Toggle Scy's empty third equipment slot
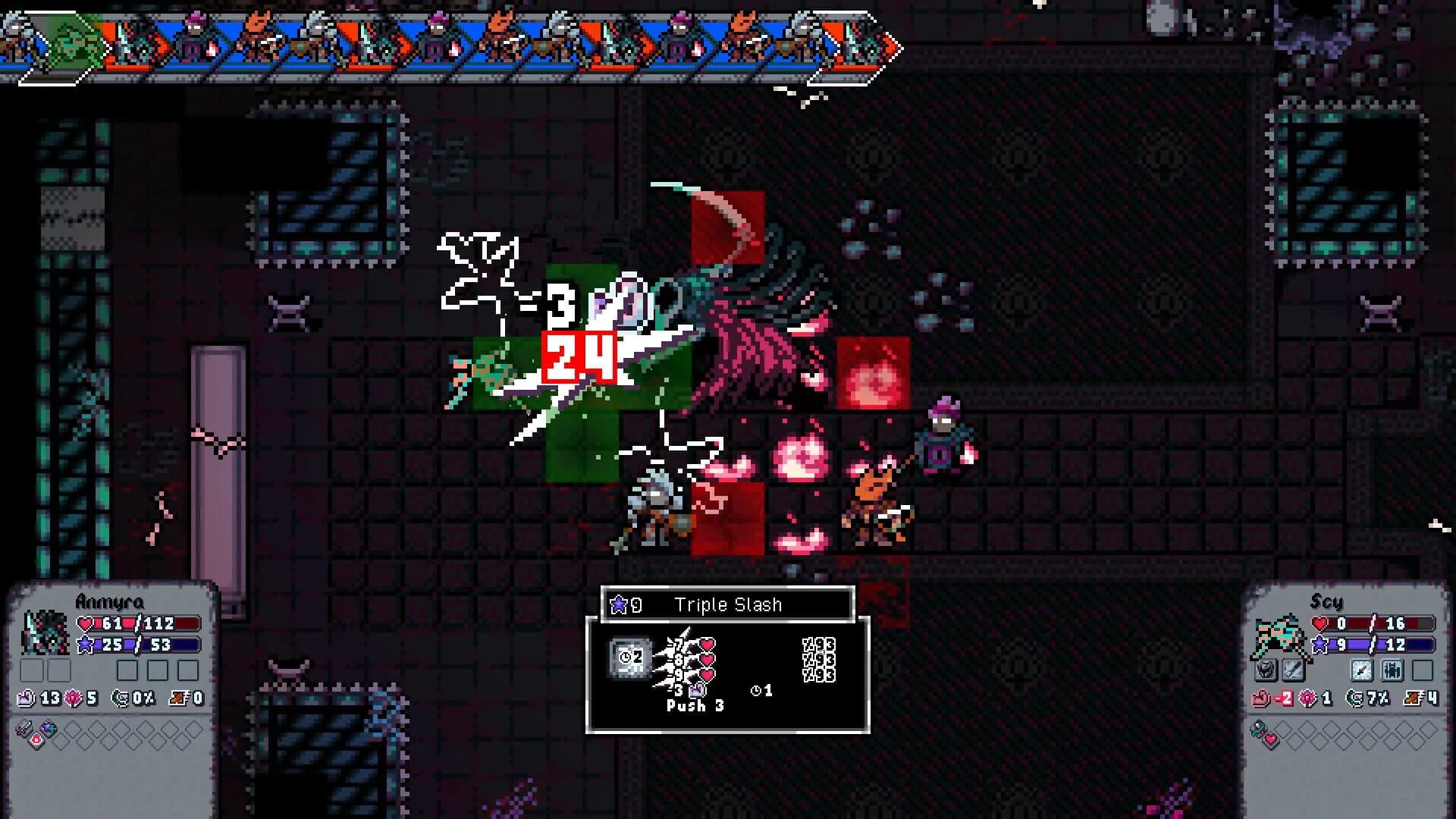Screen dimensions: 1456x819 coord(1422,670)
